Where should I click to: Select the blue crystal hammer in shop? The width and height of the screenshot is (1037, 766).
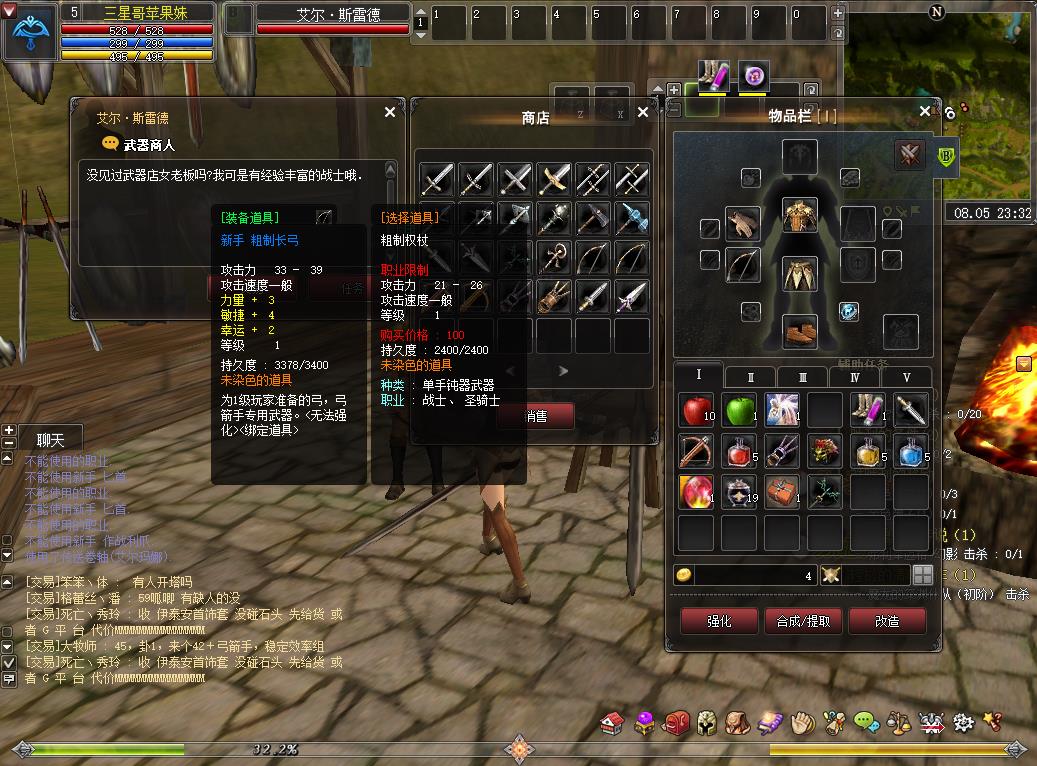632,219
